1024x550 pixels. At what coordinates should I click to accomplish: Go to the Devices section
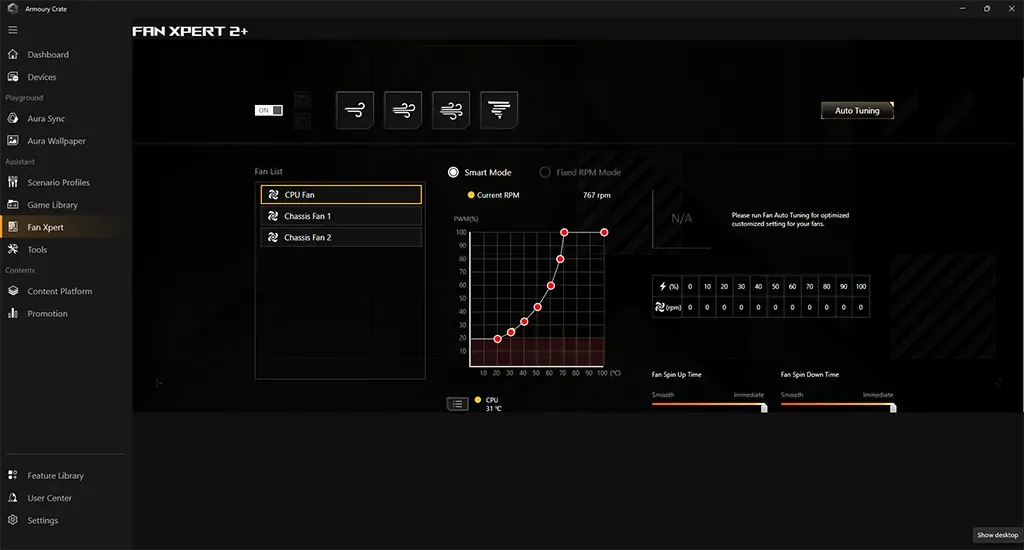(42, 77)
